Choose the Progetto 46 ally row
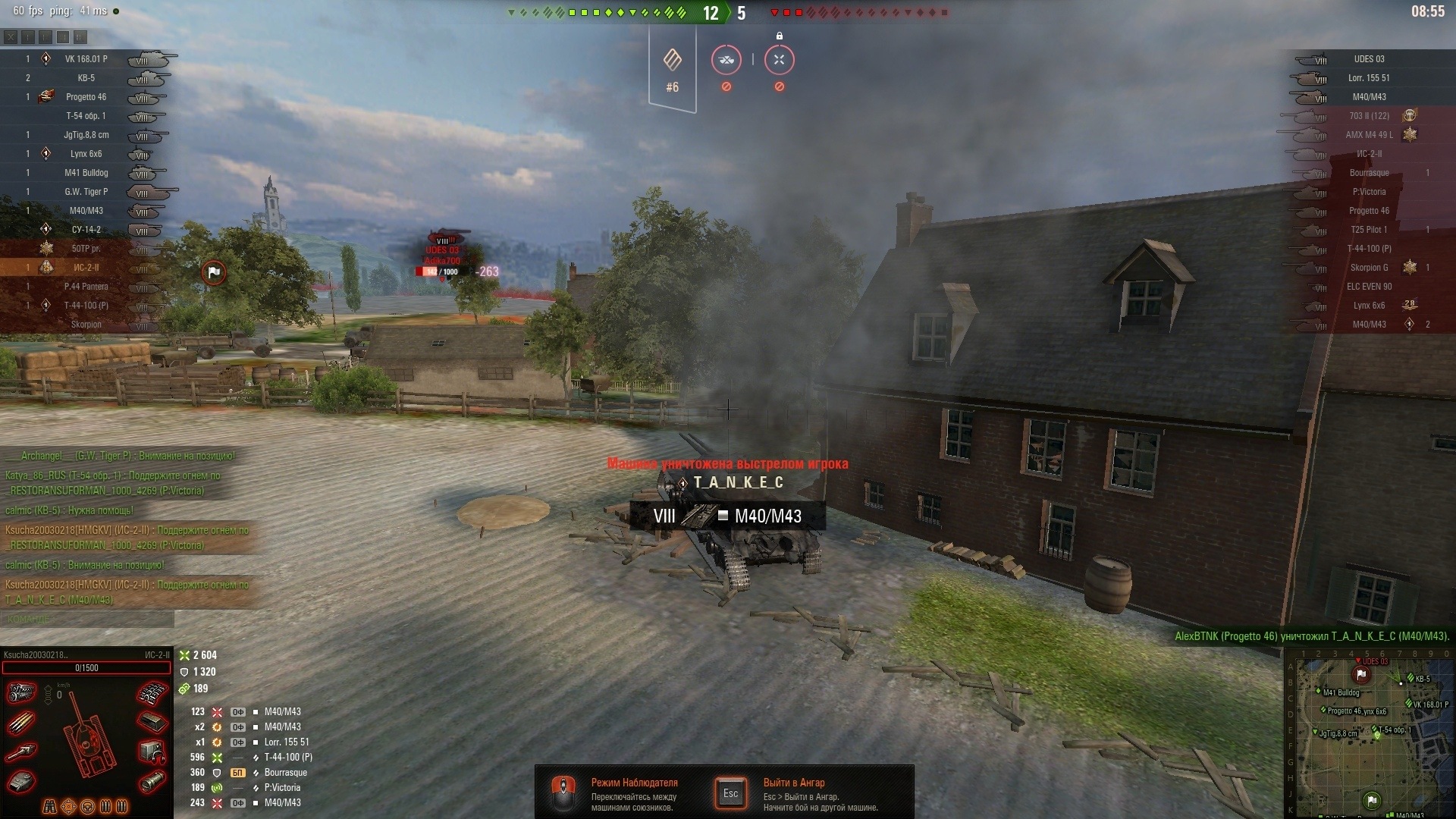The width and height of the screenshot is (1456, 819). (x=86, y=97)
